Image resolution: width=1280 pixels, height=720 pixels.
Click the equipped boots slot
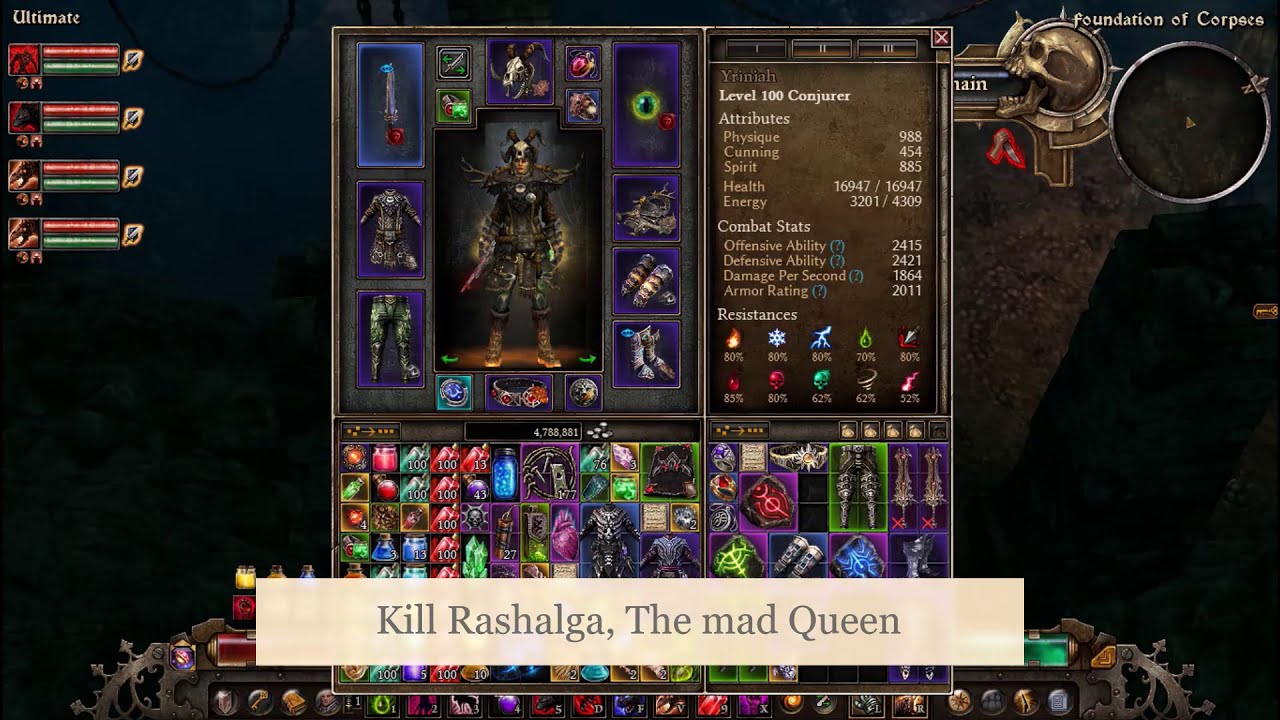(646, 353)
